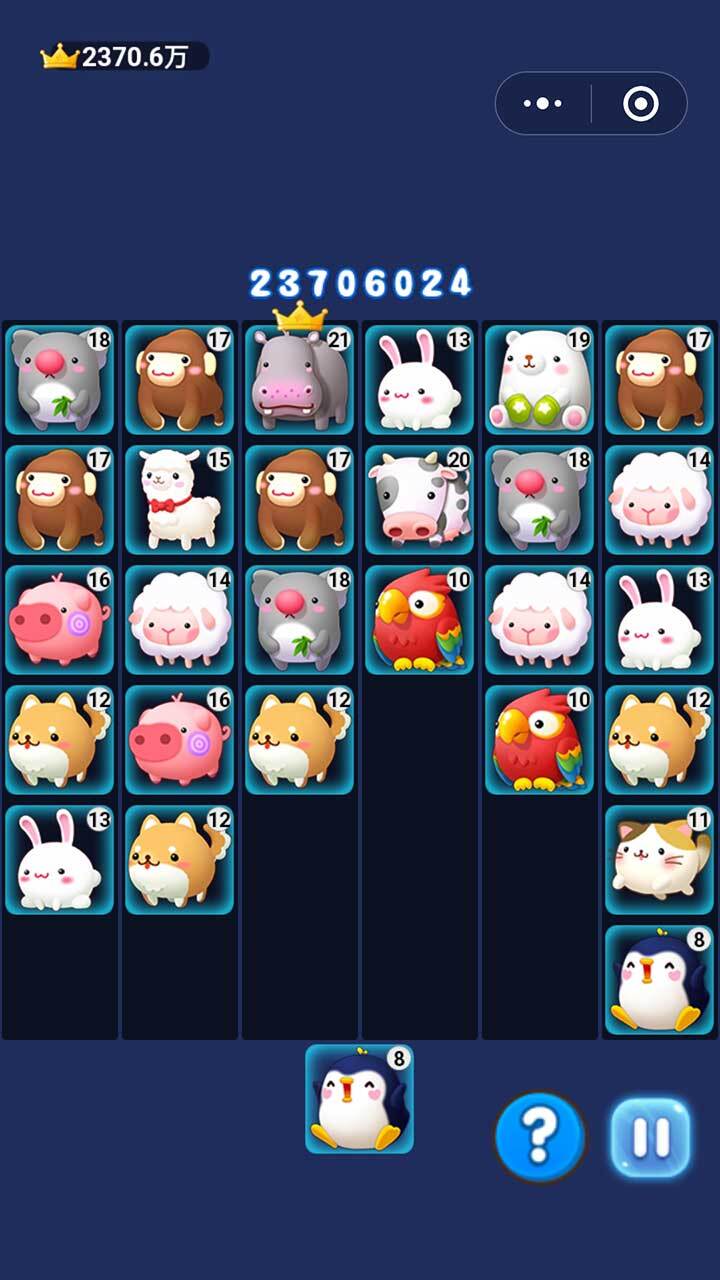Select the next penguin piece below the board
The height and width of the screenshot is (1280, 720).
pos(359,1099)
